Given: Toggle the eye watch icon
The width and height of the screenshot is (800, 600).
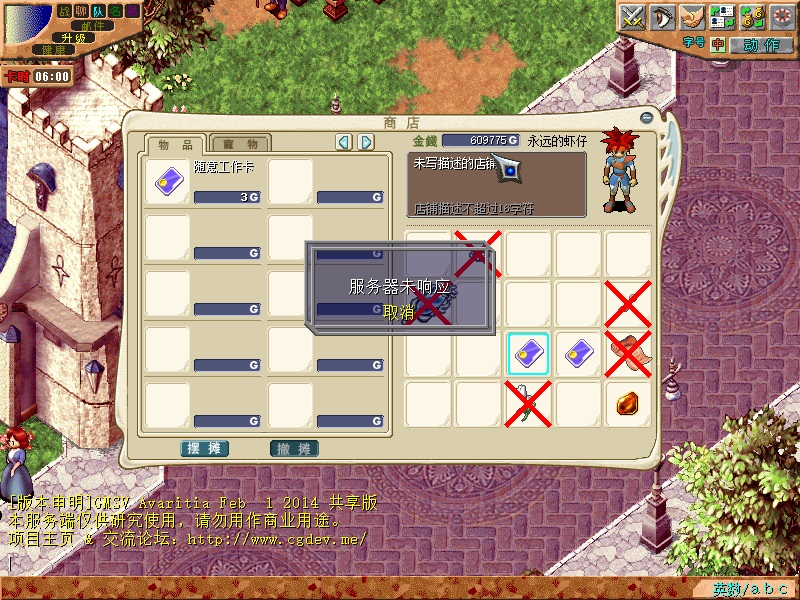Looking at the screenshot, I should (662, 16).
